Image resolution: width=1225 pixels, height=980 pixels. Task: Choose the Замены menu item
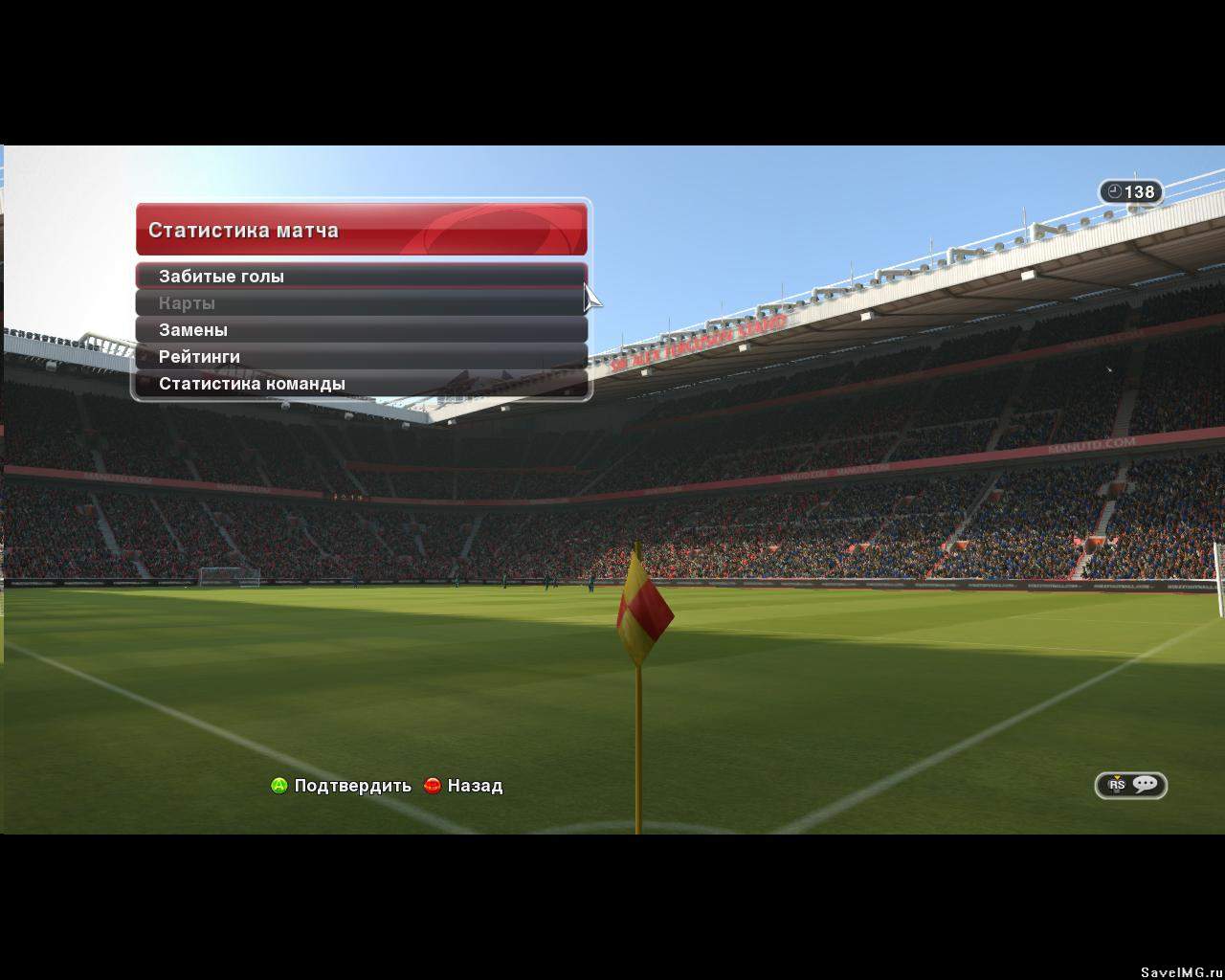361,330
